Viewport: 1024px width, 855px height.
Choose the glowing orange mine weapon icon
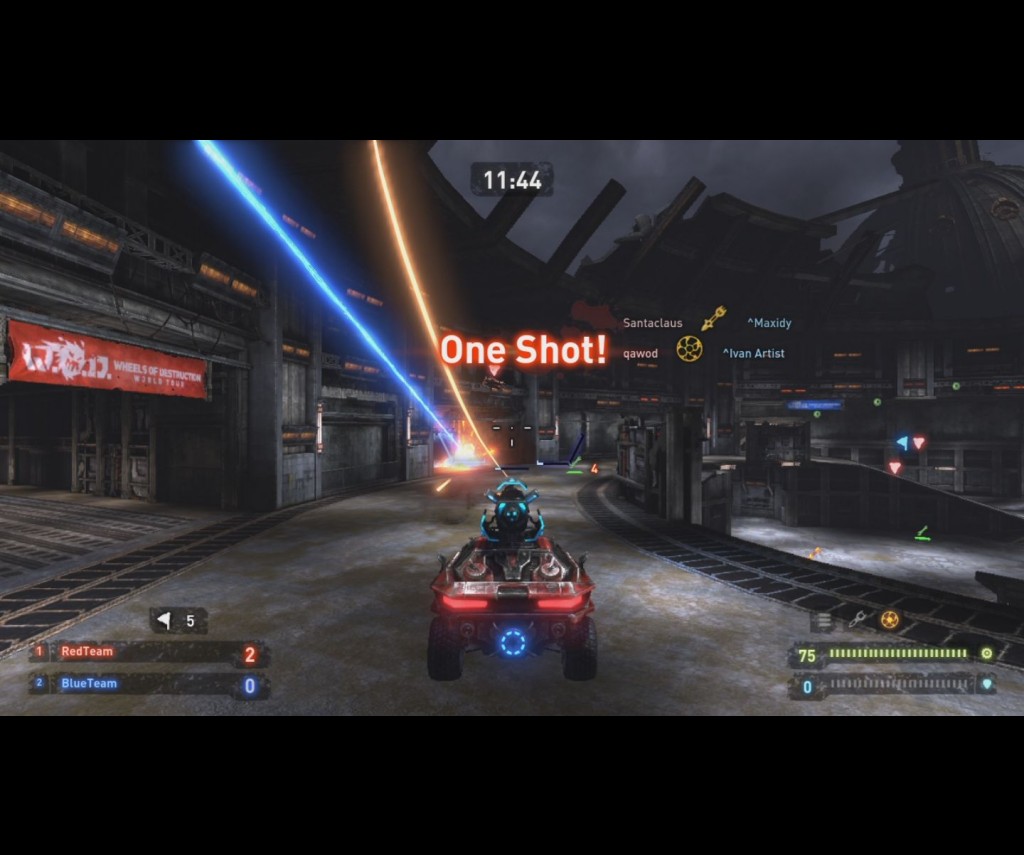[889, 620]
